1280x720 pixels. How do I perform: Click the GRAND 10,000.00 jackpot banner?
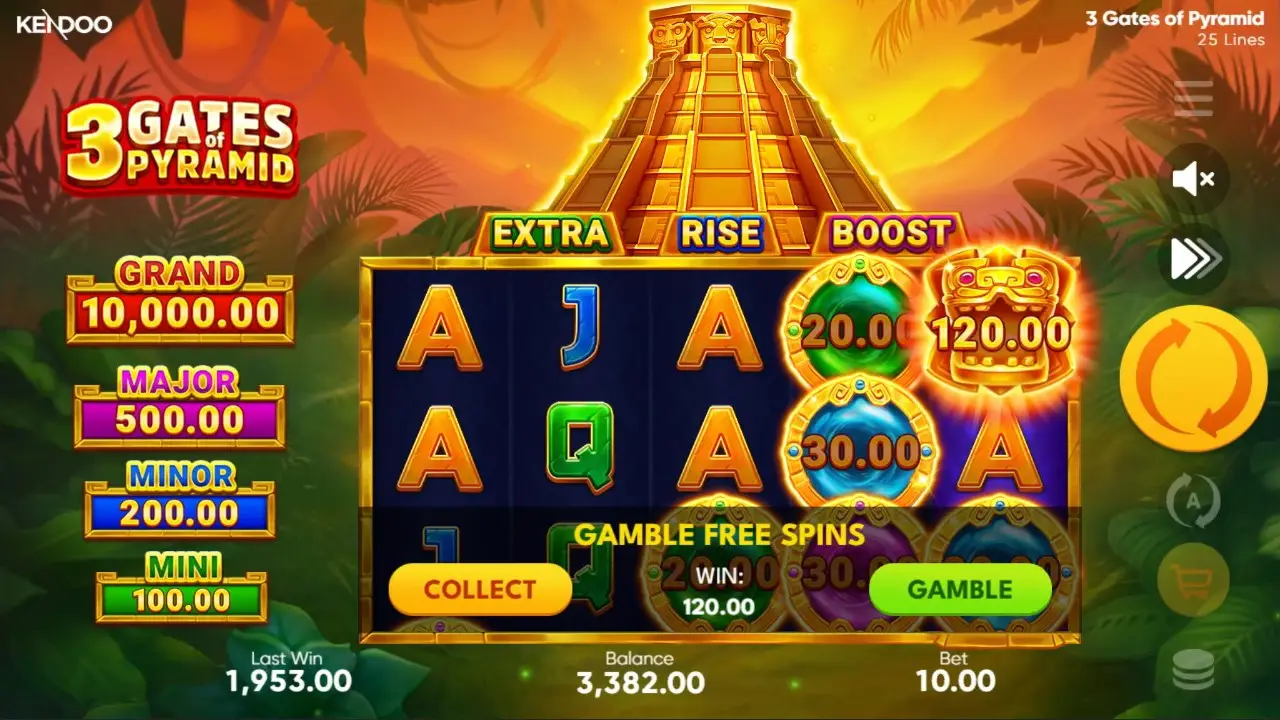click(180, 293)
